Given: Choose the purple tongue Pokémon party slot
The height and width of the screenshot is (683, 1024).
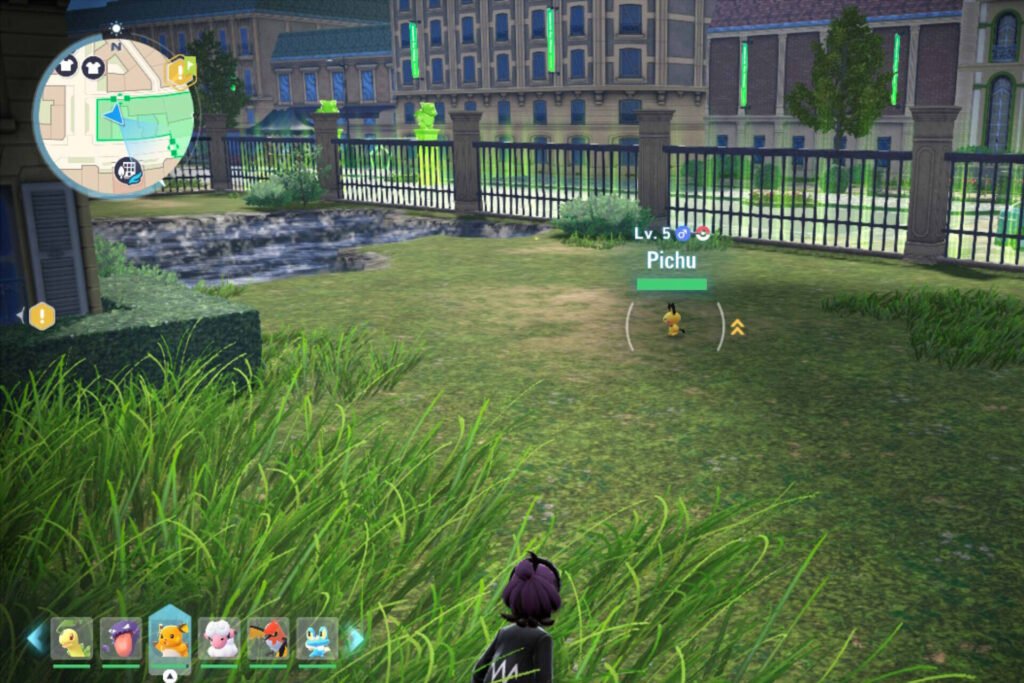Looking at the screenshot, I should (121, 638).
